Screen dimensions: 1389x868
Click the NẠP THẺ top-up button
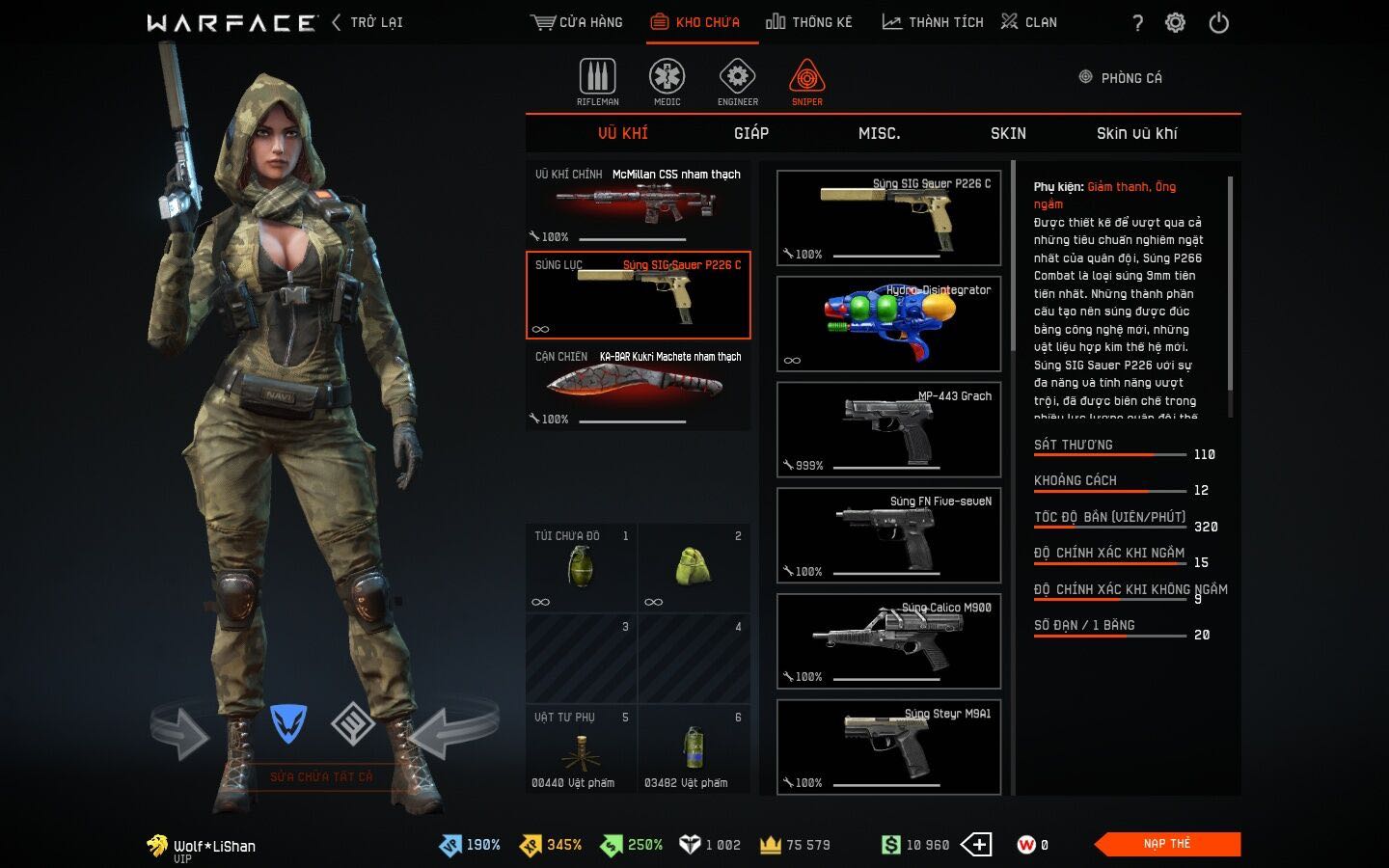coord(1167,844)
